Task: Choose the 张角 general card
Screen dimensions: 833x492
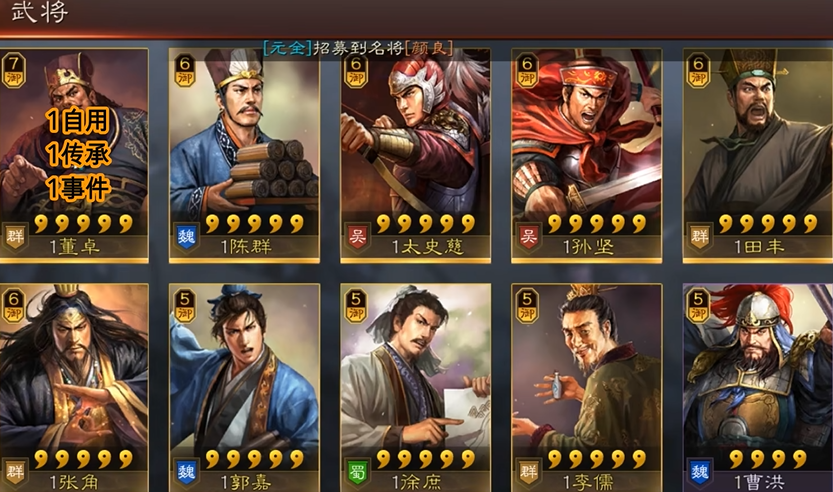Action: (x=74, y=385)
